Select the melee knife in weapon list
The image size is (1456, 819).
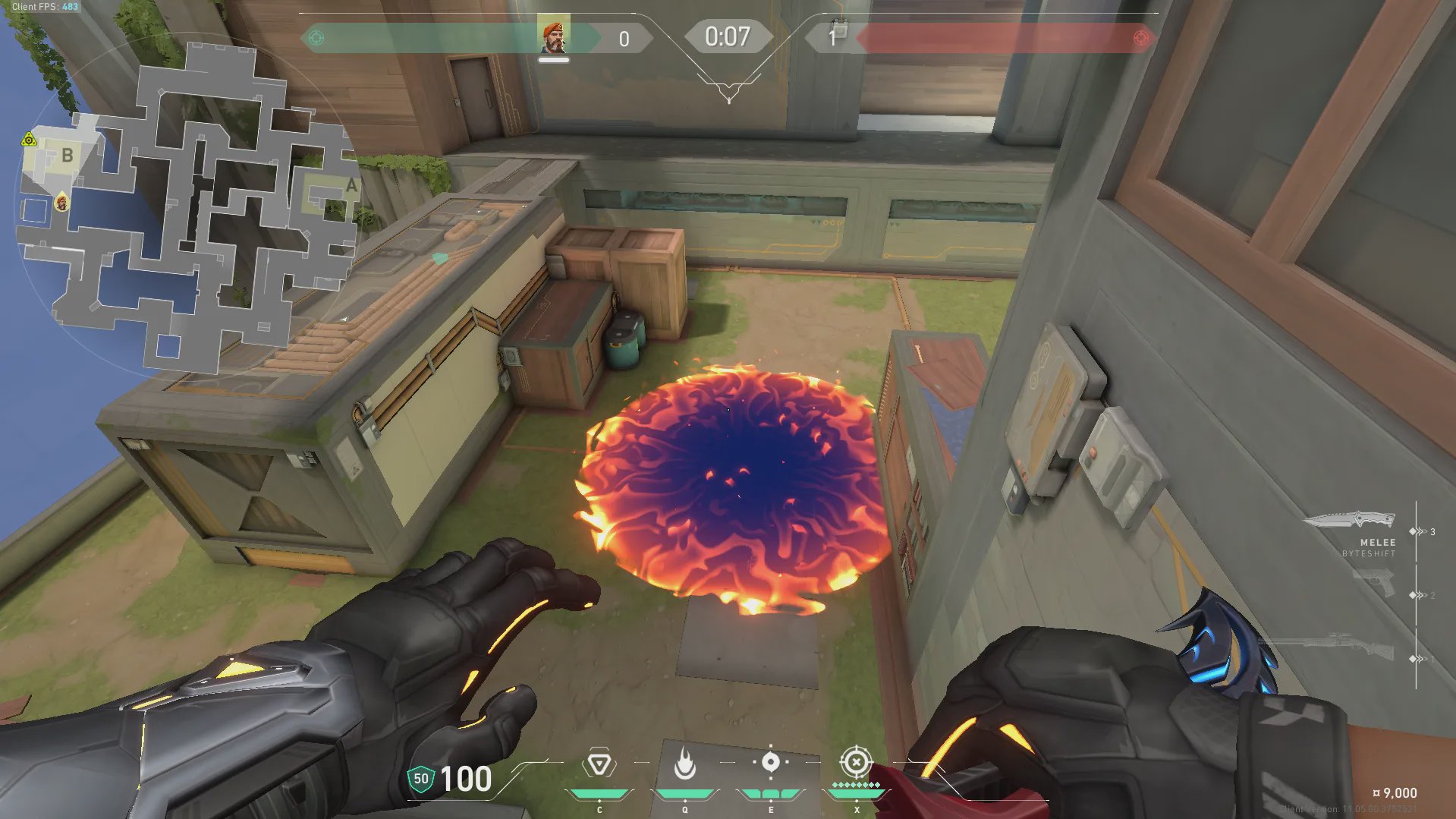(1351, 521)
